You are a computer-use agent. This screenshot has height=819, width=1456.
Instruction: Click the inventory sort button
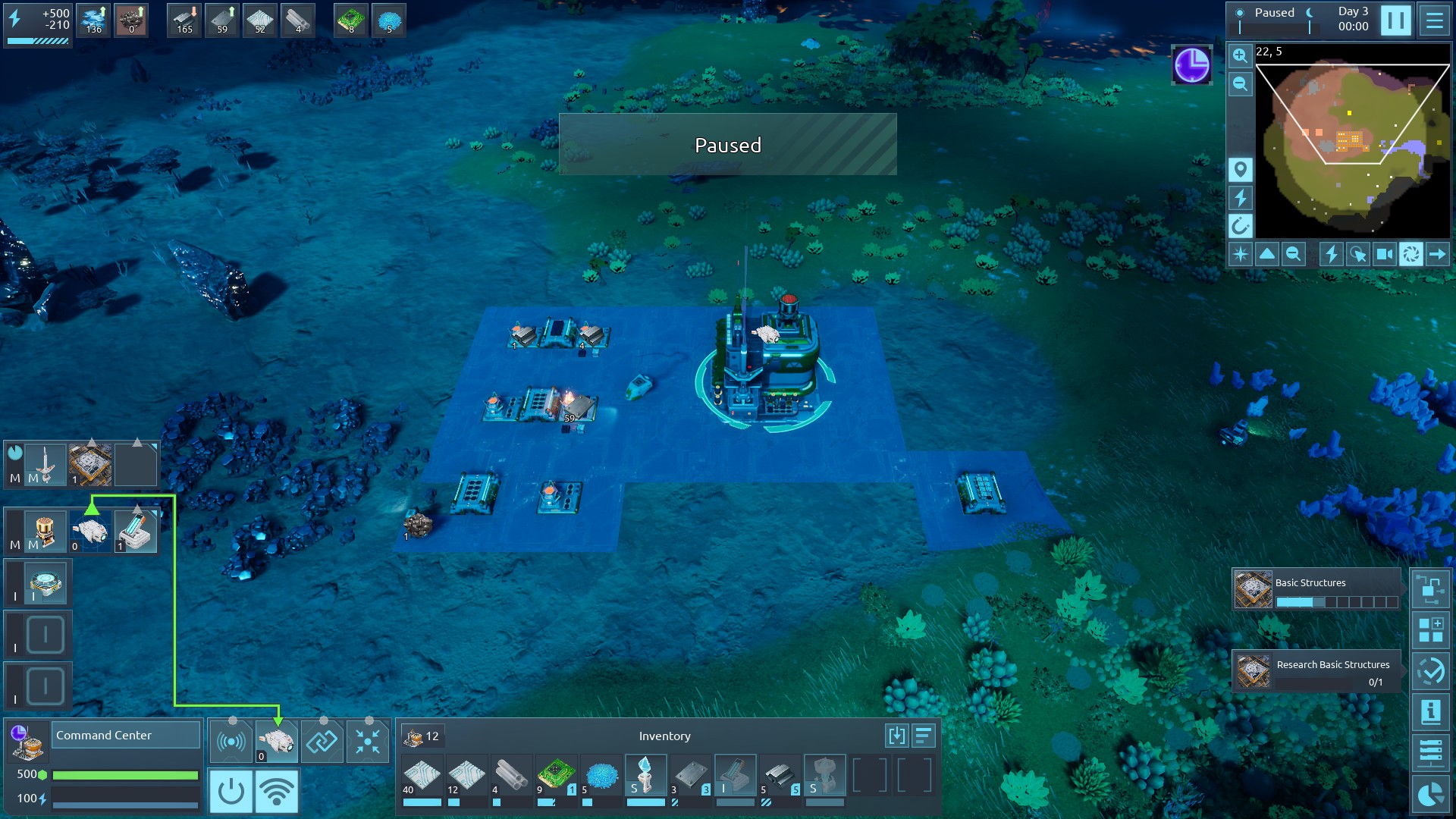tap(924, 736)
